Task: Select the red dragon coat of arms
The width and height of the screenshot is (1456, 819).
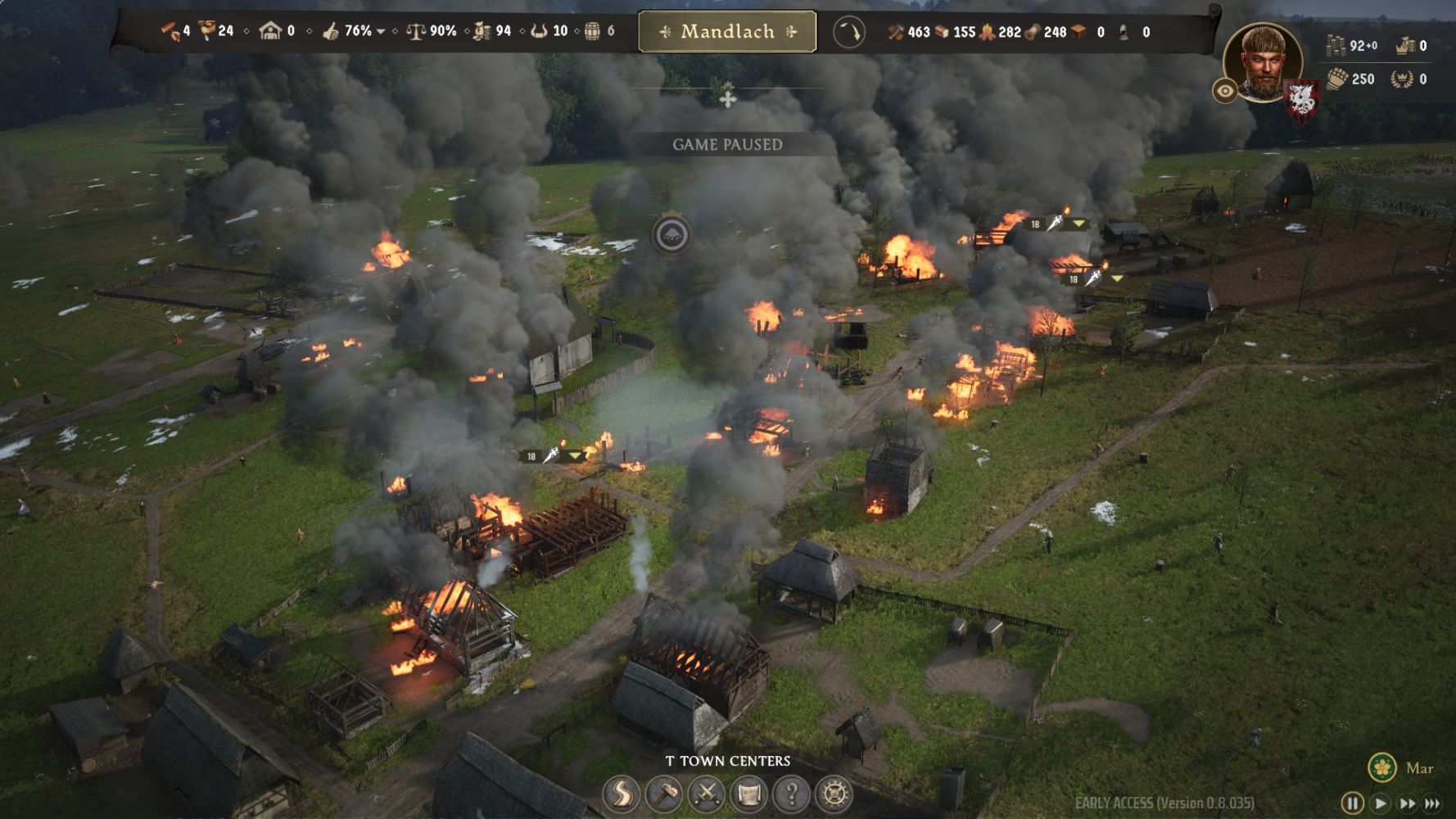Action: click(x=1301, y=100)
